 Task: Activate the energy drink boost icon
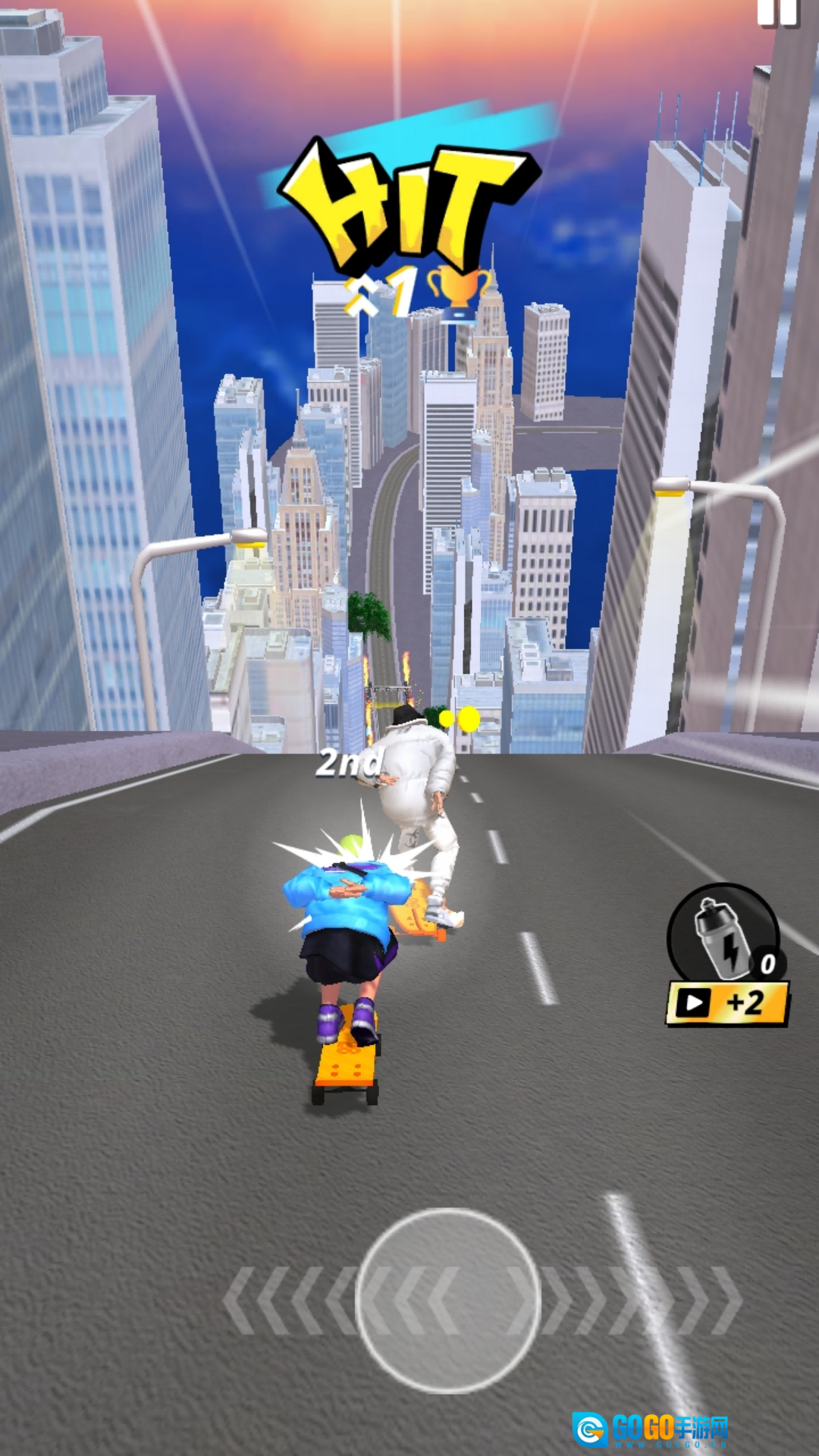click(723, 934)
